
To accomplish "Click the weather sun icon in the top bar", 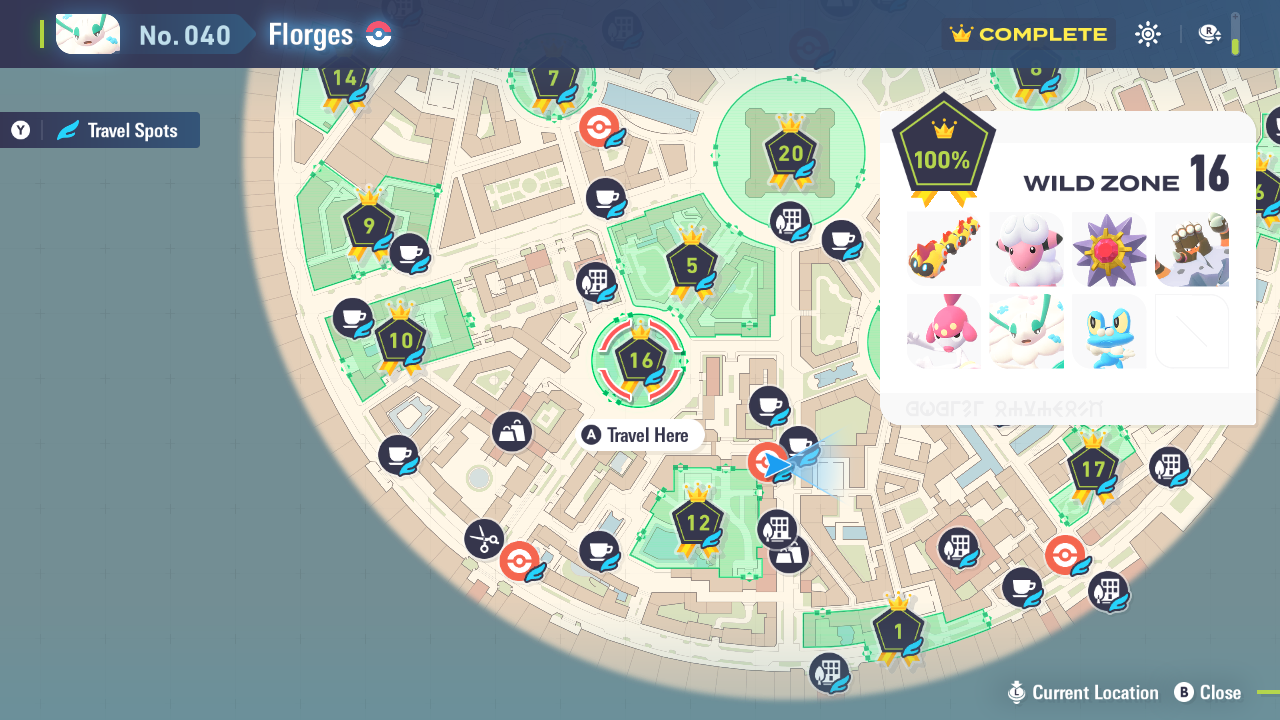I will pyautogui.click(x=1147, y=33).
